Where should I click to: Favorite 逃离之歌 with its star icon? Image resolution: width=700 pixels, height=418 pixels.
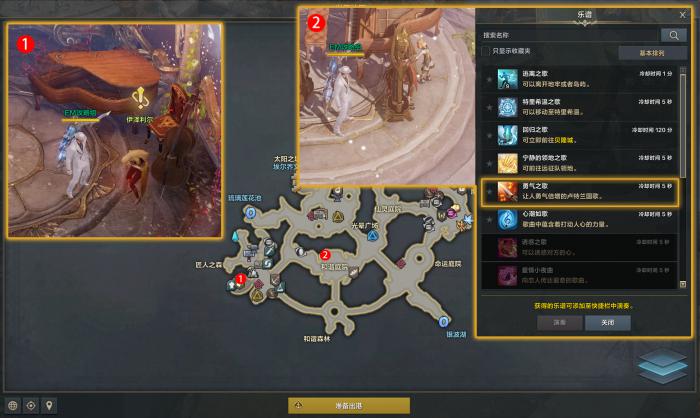pos(489,78)
